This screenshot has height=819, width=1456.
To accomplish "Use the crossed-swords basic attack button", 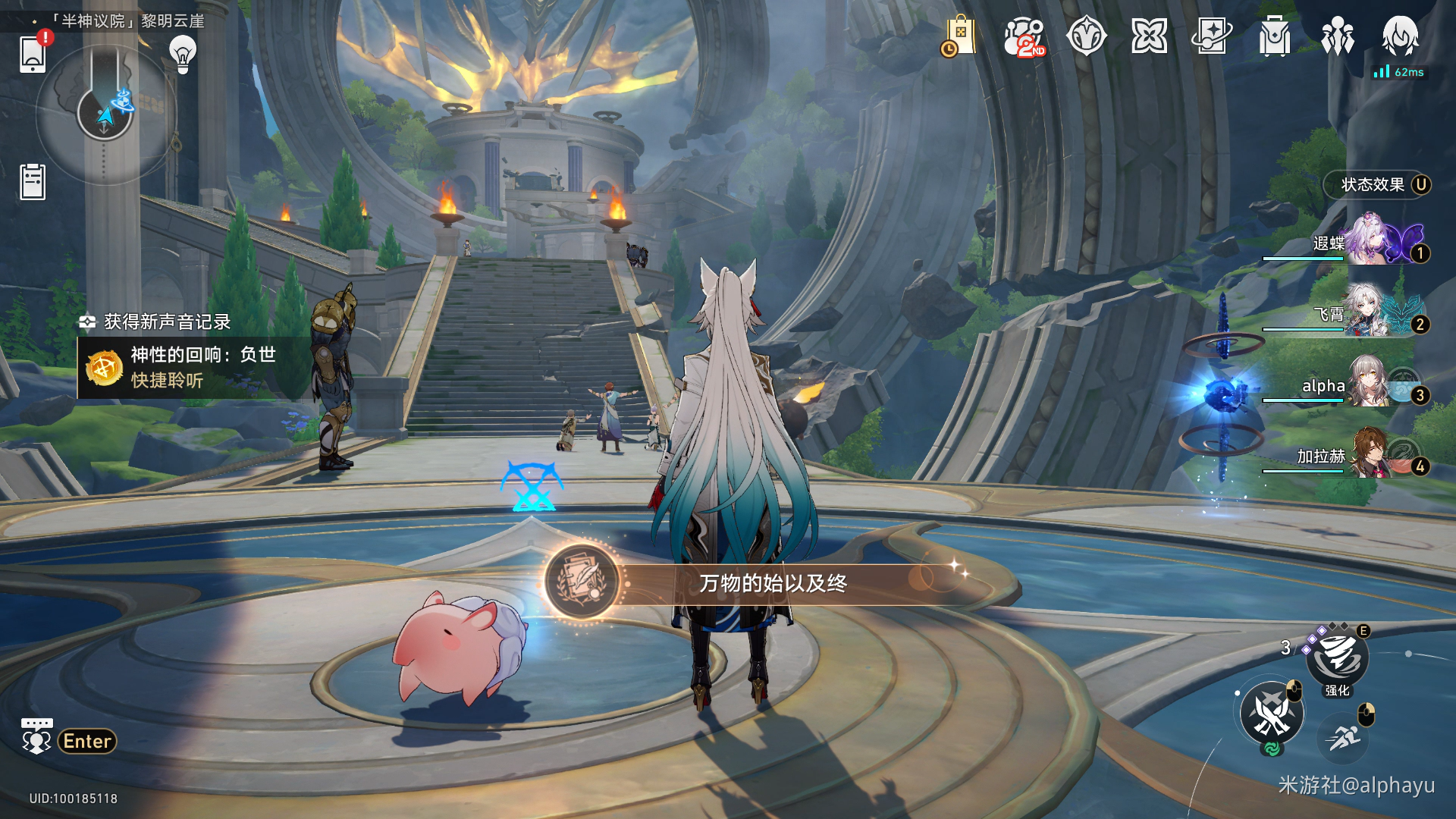I will [1272, 713].
